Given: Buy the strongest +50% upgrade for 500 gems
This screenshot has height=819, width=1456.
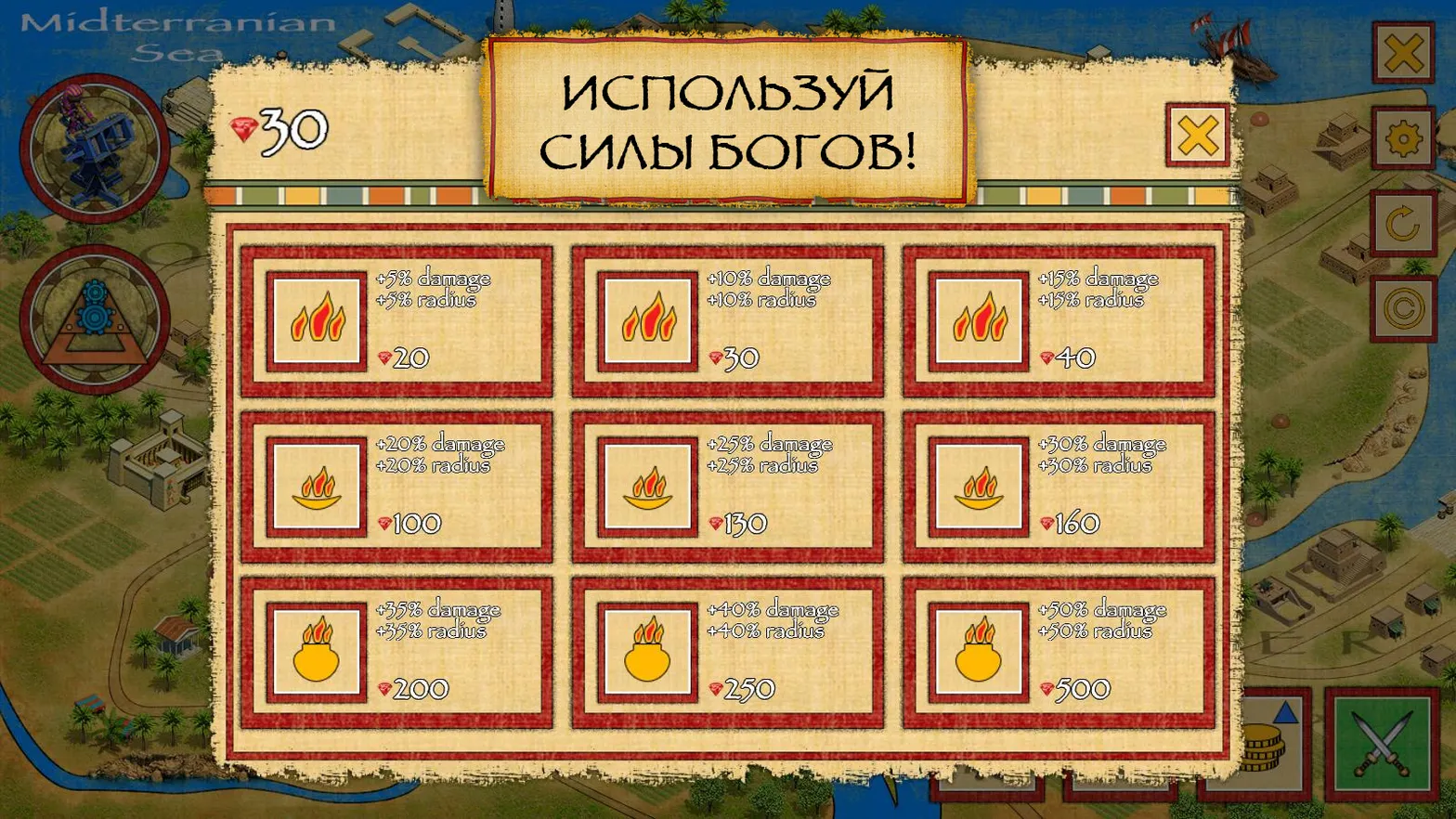Looking at the screenshot, I should (1059, 650).
